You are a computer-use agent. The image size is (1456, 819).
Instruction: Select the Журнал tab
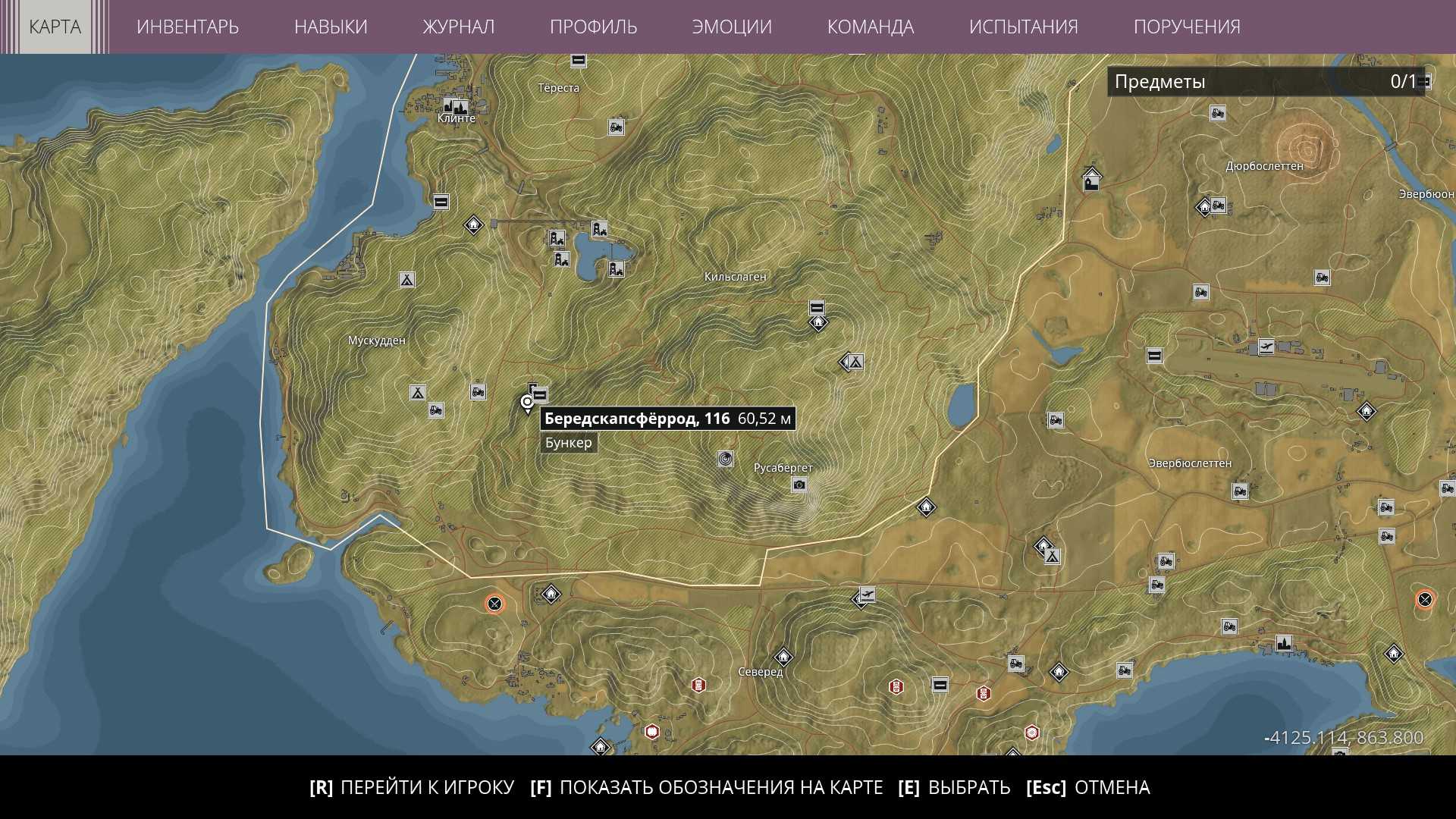pyautogui.click(x=458, y=27)
